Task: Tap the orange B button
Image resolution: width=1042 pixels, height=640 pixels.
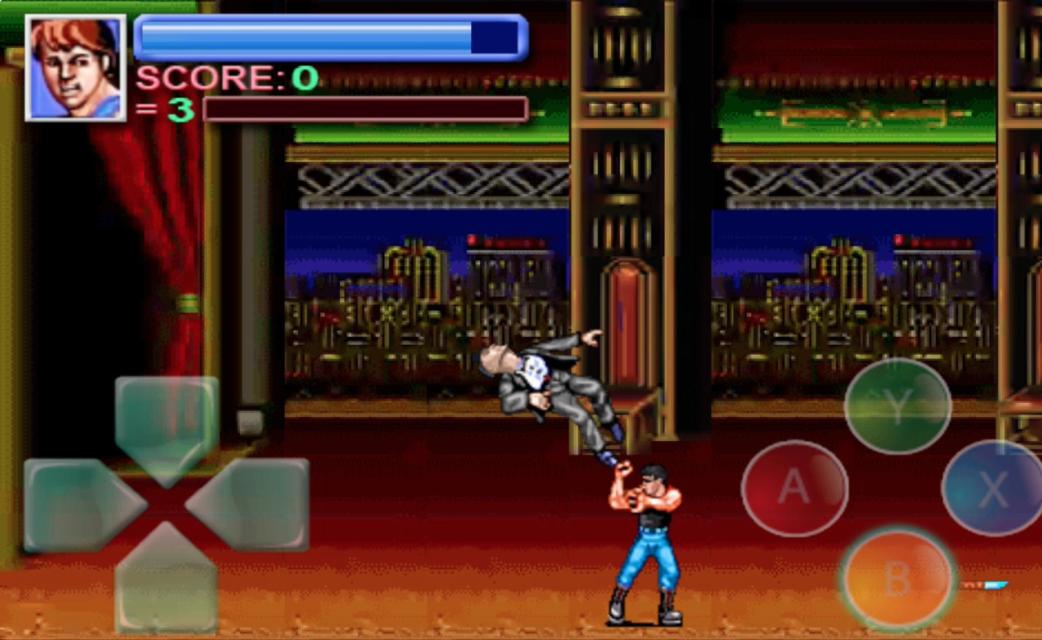Action: (x=897, y=578)
